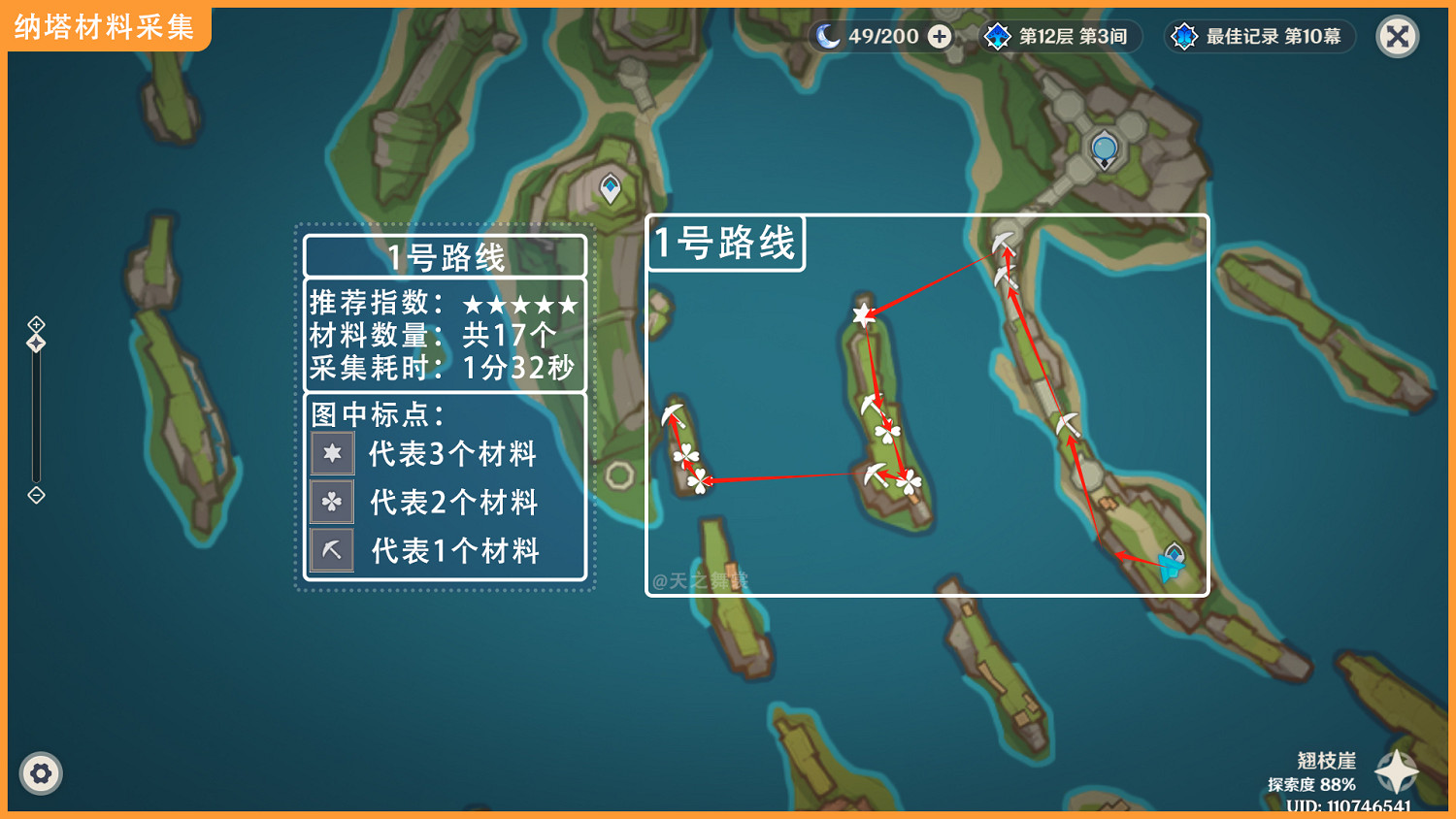Select the 纳塔材料采集 header tab
The image size is (1456, 819).
pyautogui.click(x=103, y=28)
